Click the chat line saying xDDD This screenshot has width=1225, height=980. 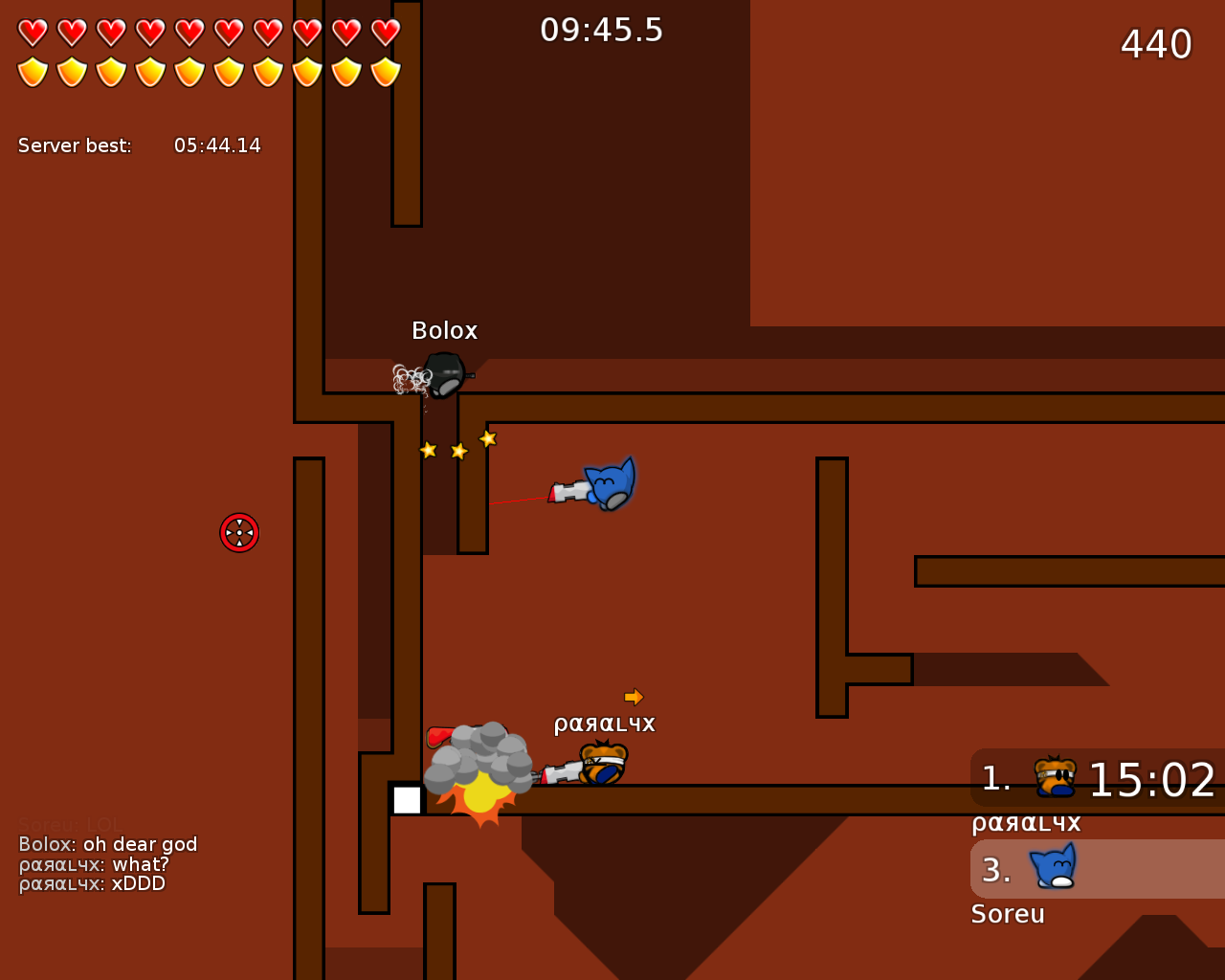(93, 883)
